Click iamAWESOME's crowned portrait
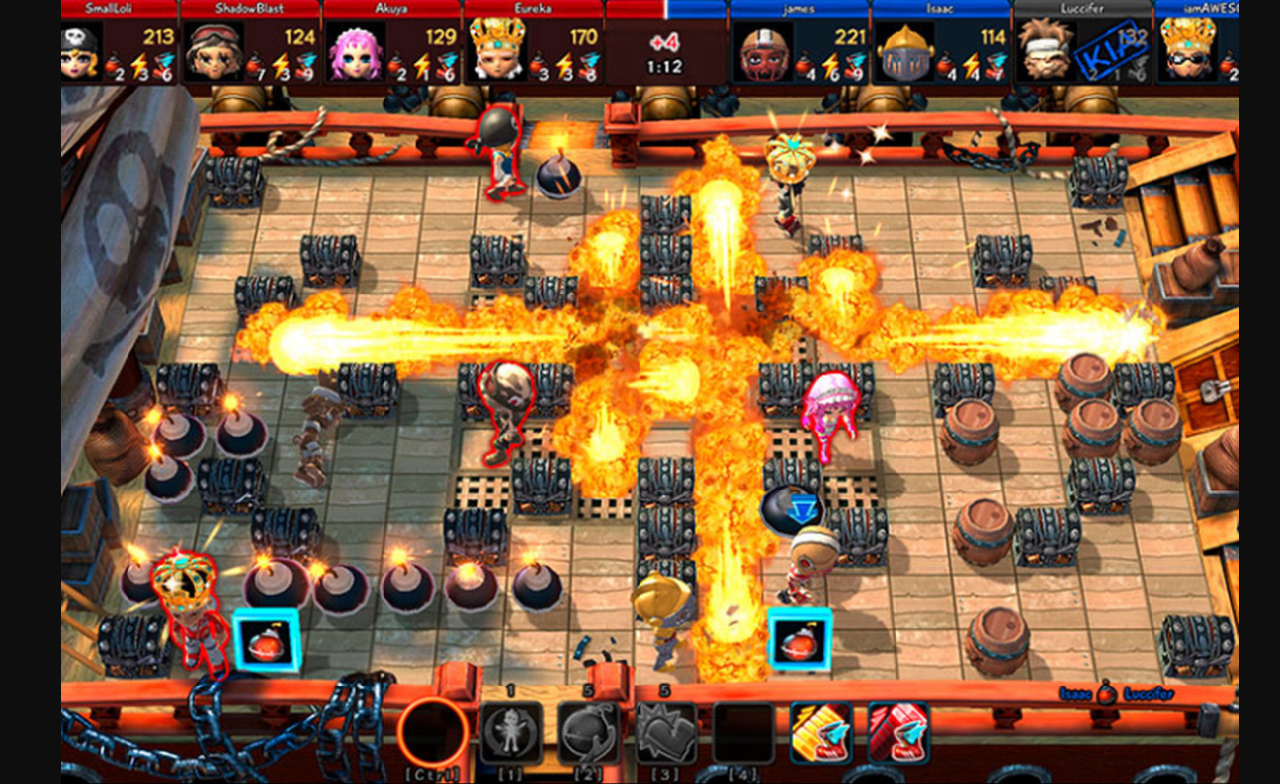 point(1187,50)
